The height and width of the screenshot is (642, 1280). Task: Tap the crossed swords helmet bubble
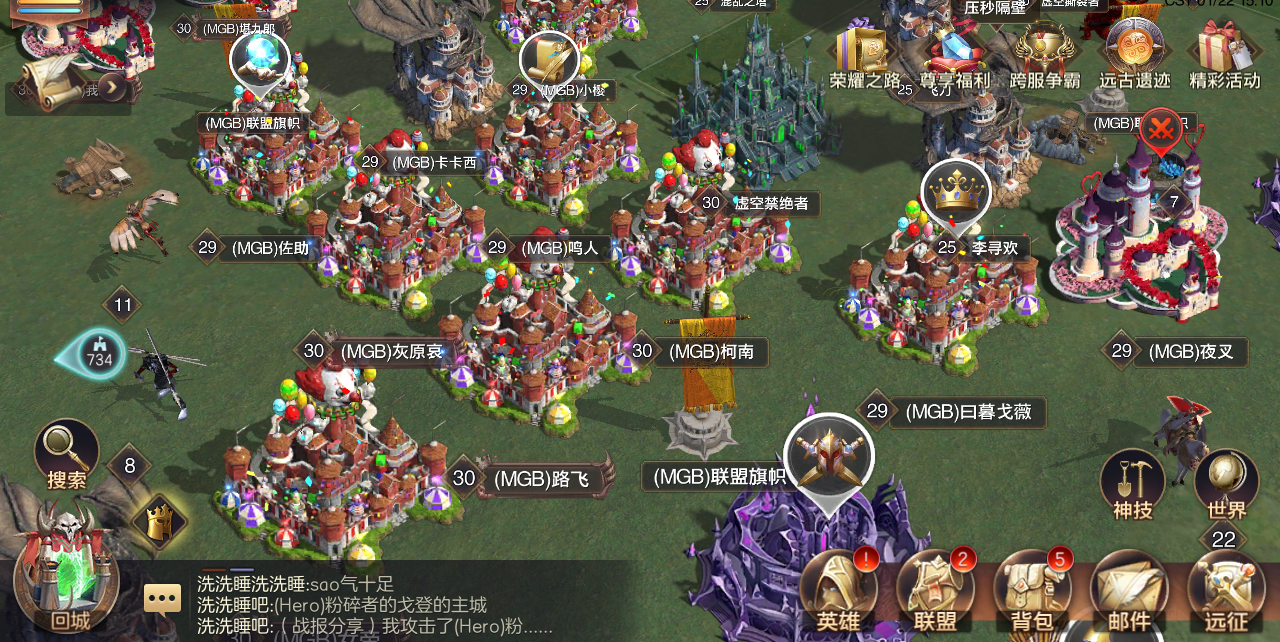(x=829, y=457)
